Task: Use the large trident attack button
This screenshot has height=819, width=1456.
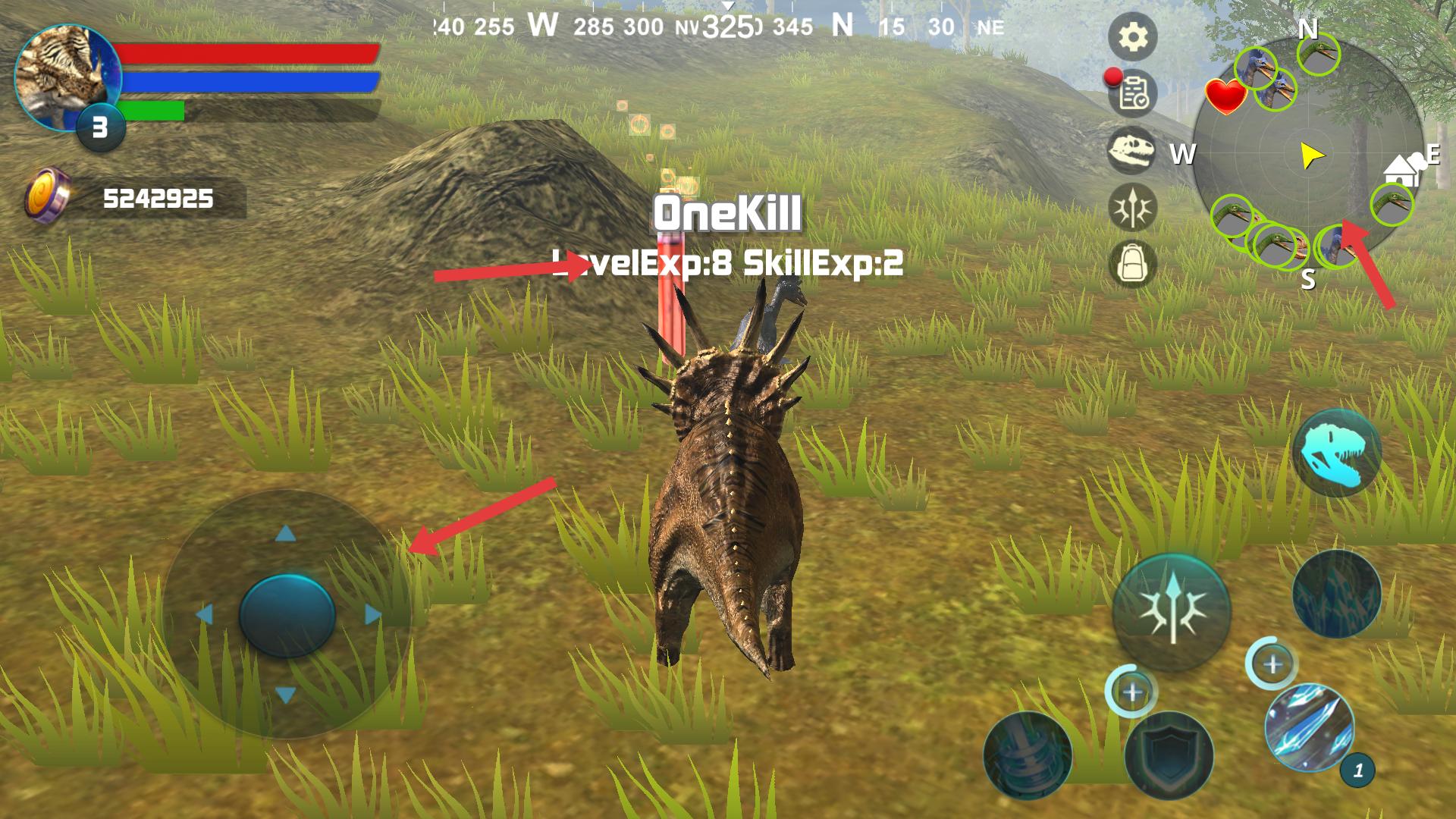Action: point(1172,612)
